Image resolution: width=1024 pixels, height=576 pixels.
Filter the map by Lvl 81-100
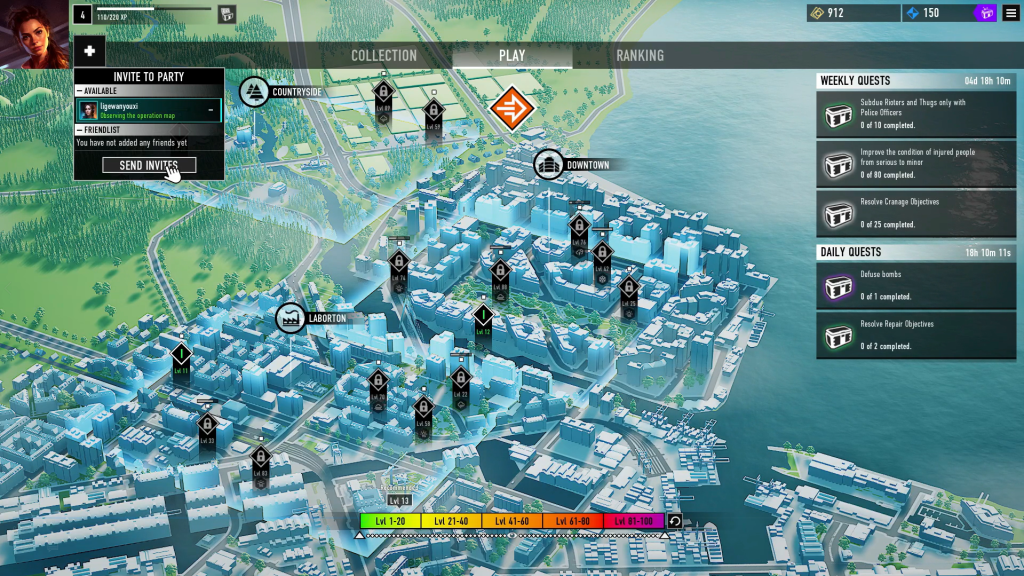[634, 521]
